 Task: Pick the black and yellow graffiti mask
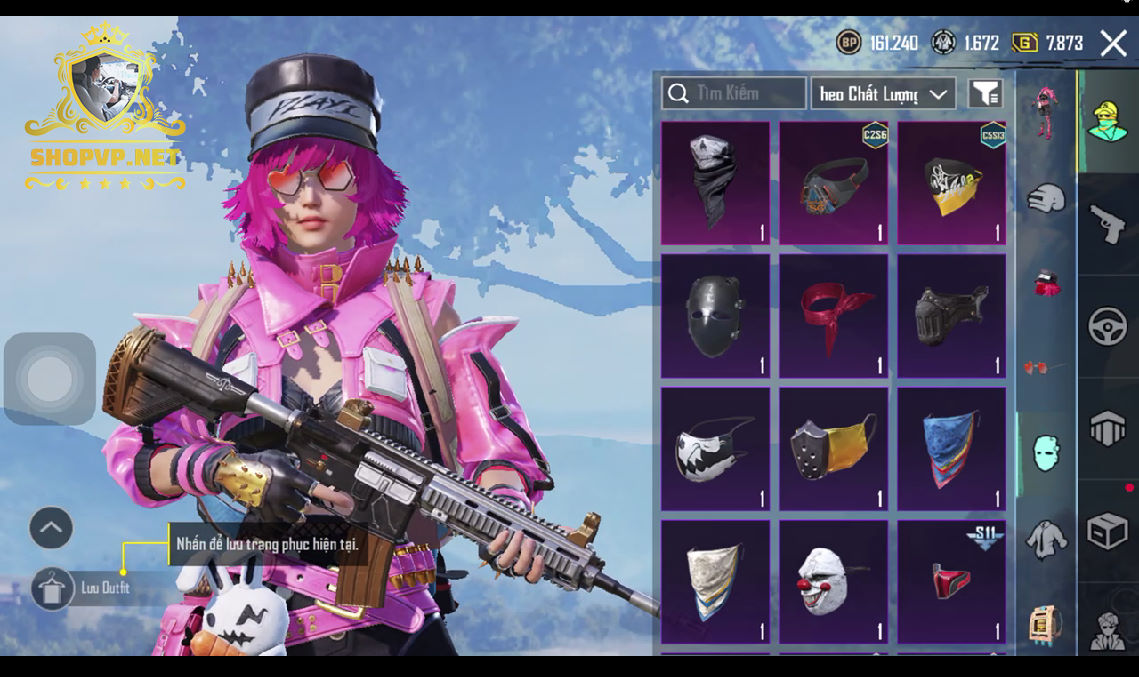(951, 183)
